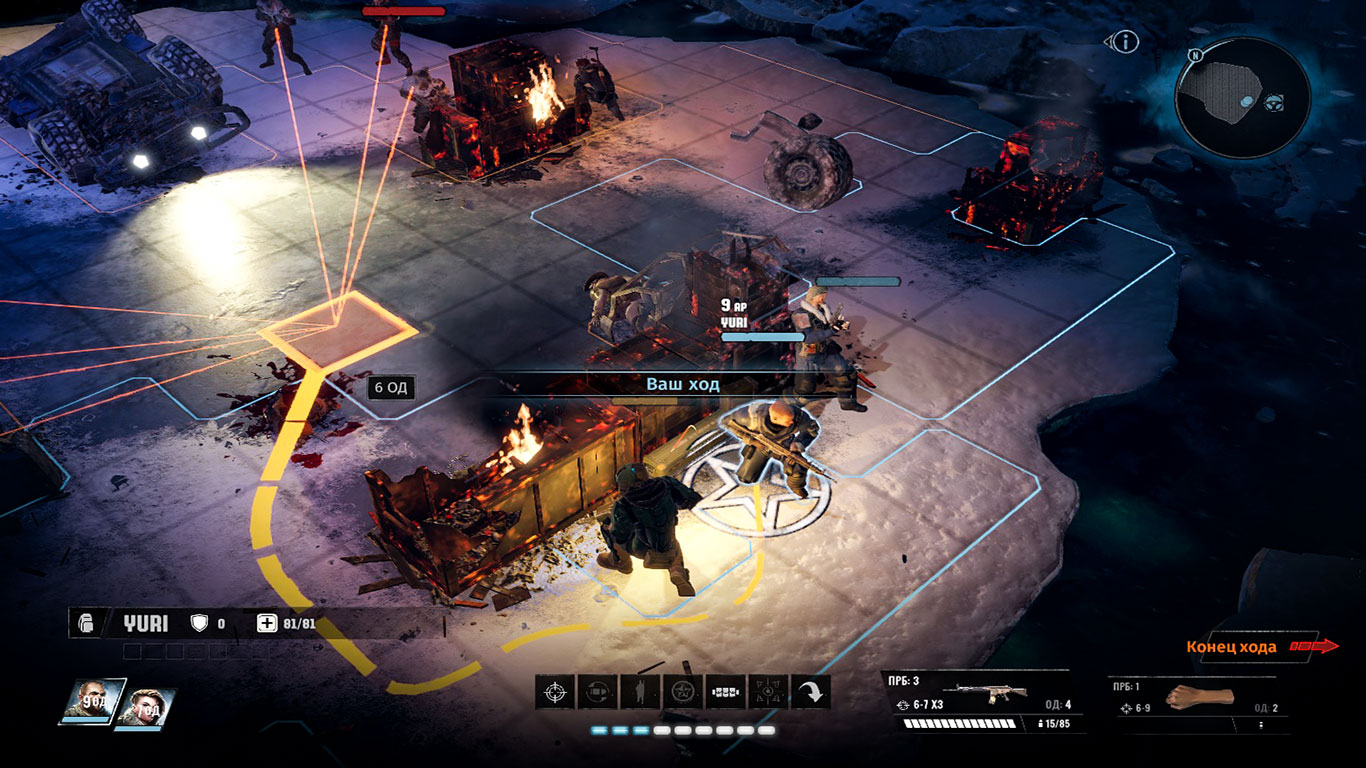The height and width of the screenshot is (768, 1366).
Task: Toggle the crouch stance silhouette icon
Action: tap(640, 691)
